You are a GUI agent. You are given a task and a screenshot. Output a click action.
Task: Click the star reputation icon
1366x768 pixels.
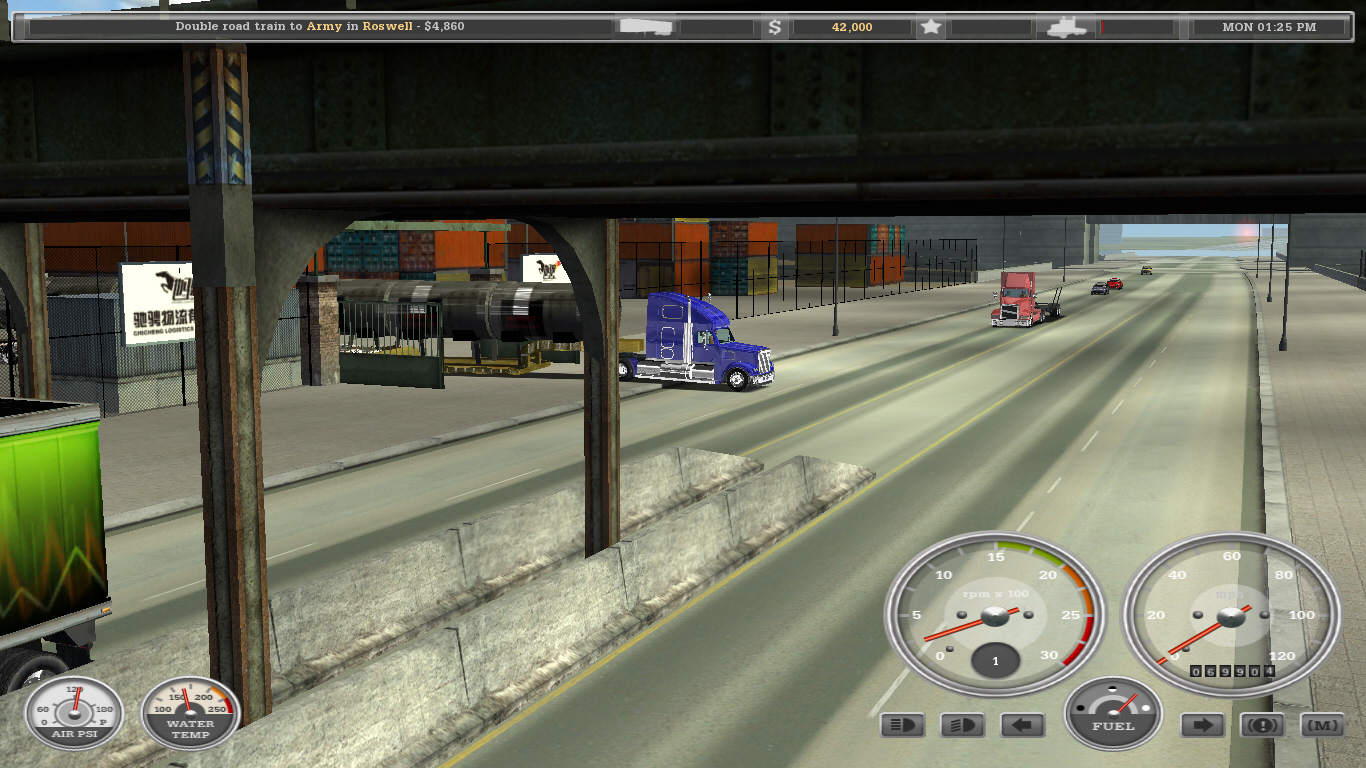click(x=931, y=27)
